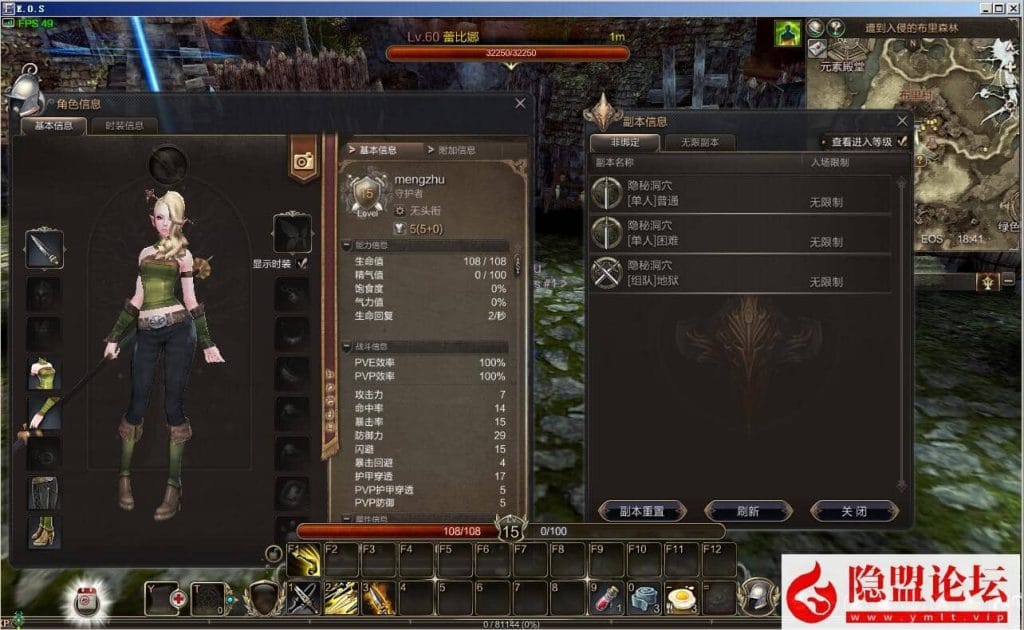Choose 隐秘洞穴 [组队]地狱 dungeon row
Viewport: 1024px width, 630px height.
(x=740, y=273)
